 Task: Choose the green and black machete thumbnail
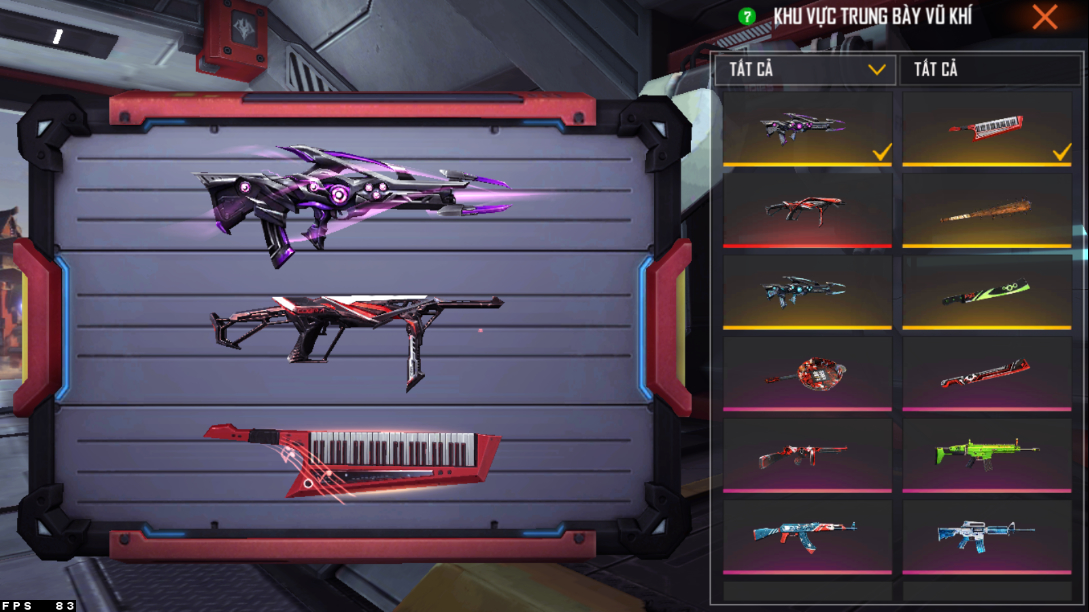986,291
